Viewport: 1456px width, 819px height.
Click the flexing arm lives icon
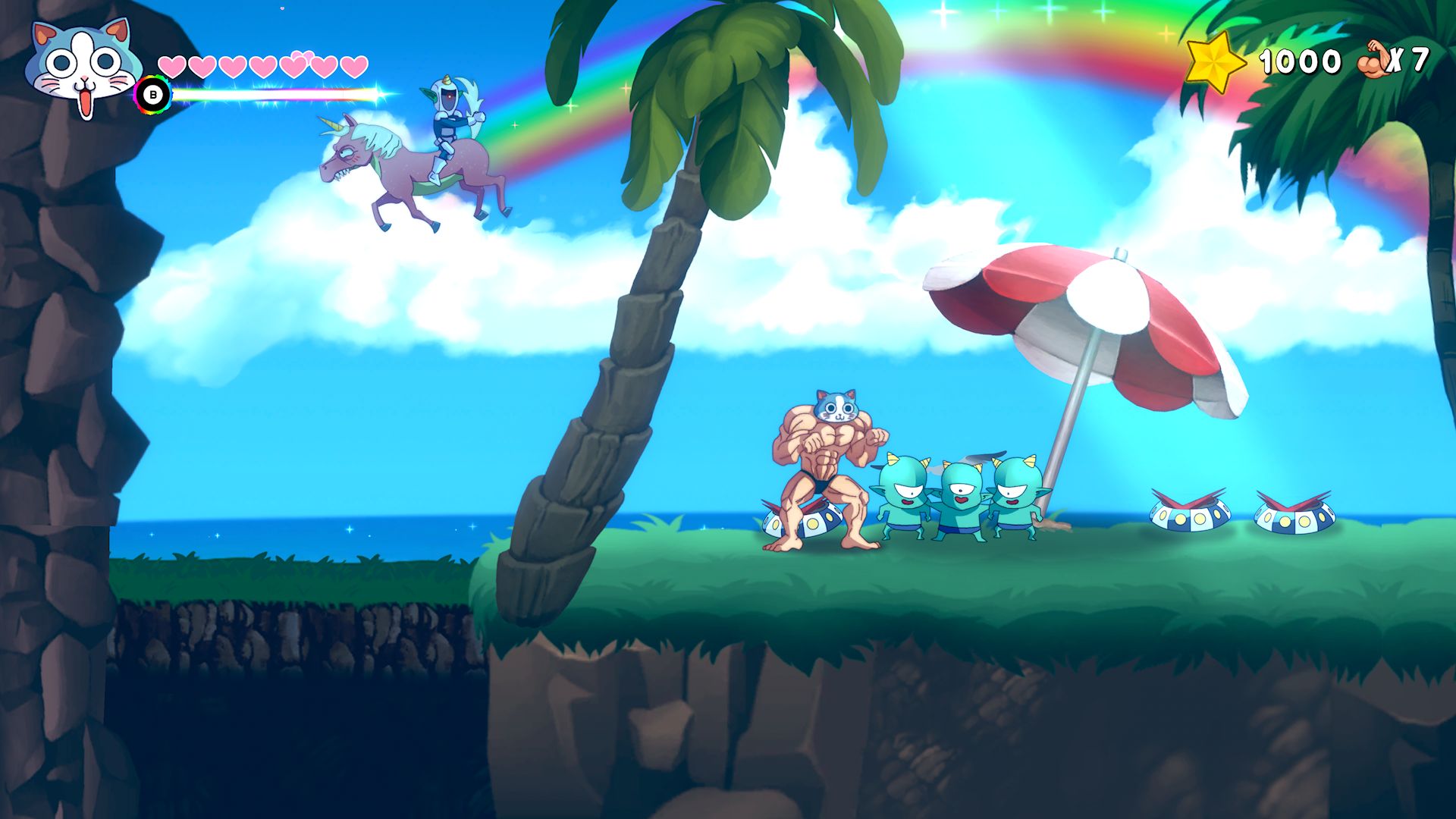coord(1373,61)
